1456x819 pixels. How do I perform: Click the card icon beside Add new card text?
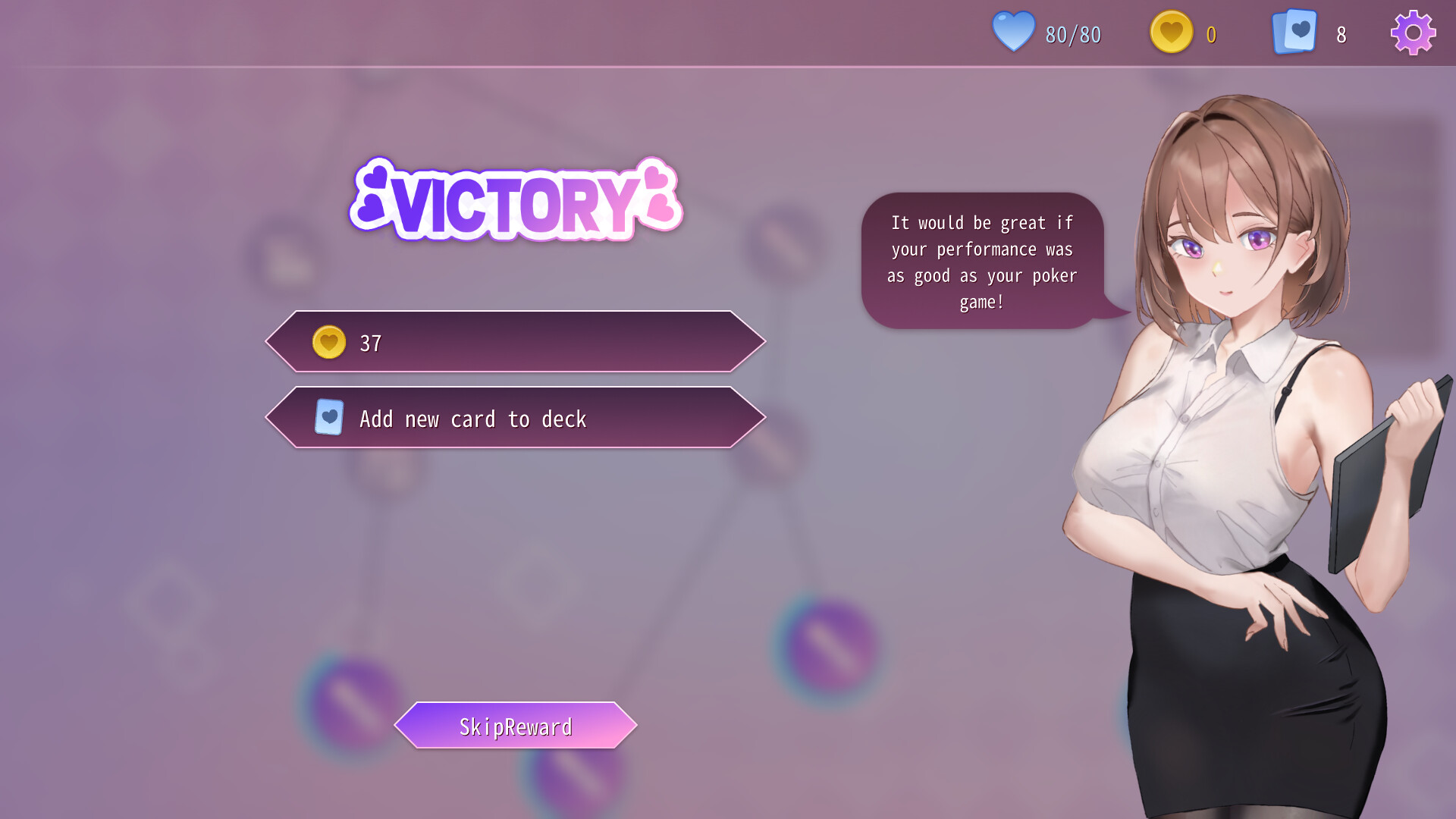click(x=328, y=418)
